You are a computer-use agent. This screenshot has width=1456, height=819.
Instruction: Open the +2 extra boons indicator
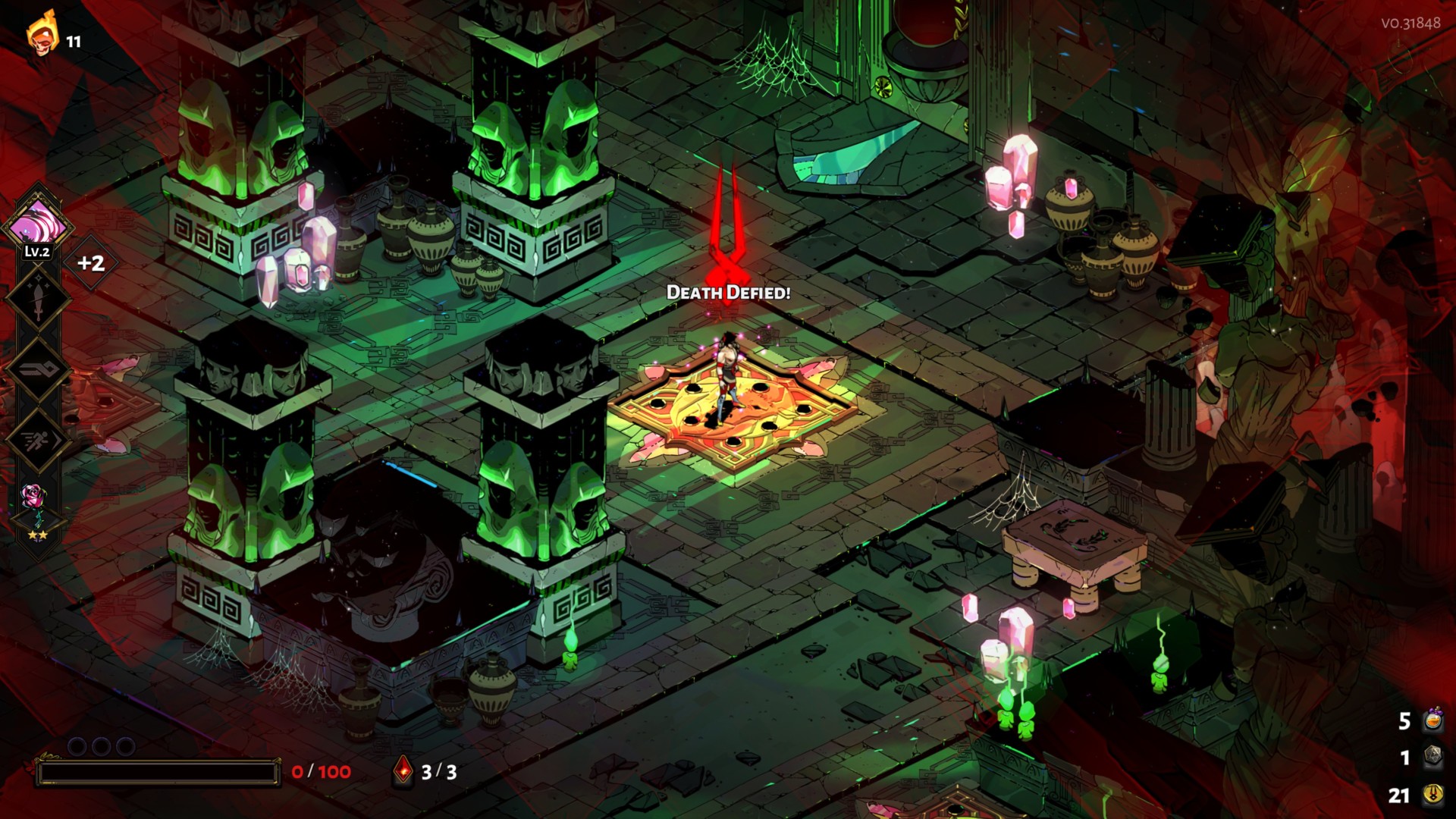click(x=91, y=263)
